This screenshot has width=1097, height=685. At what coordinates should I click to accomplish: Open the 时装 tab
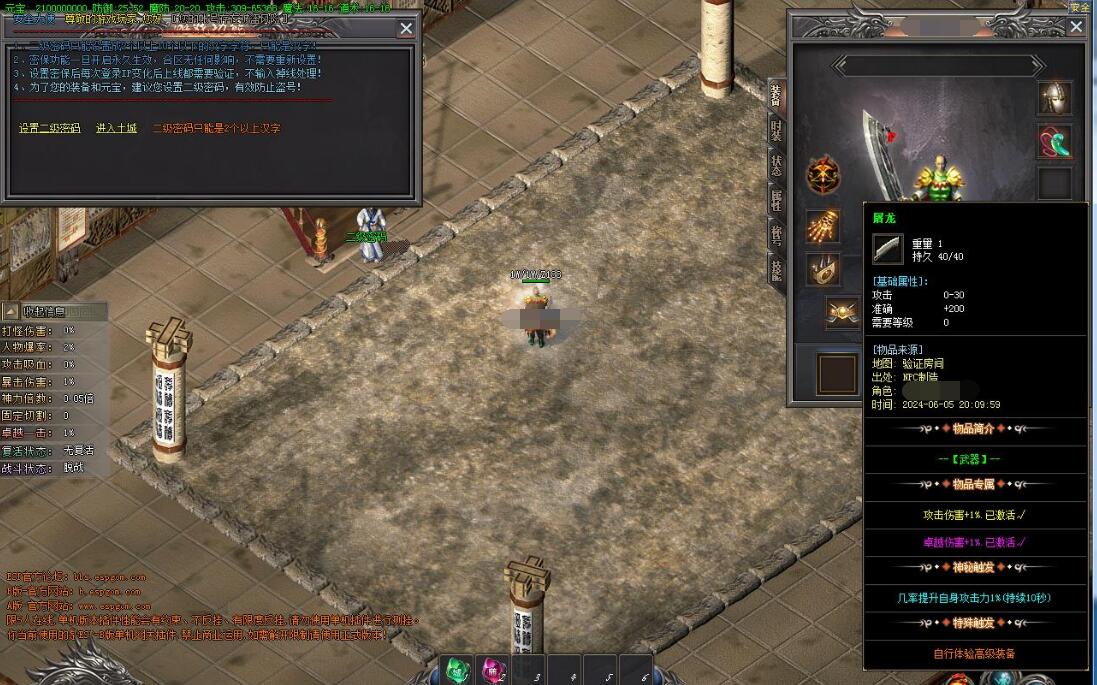tap(776, 130)
